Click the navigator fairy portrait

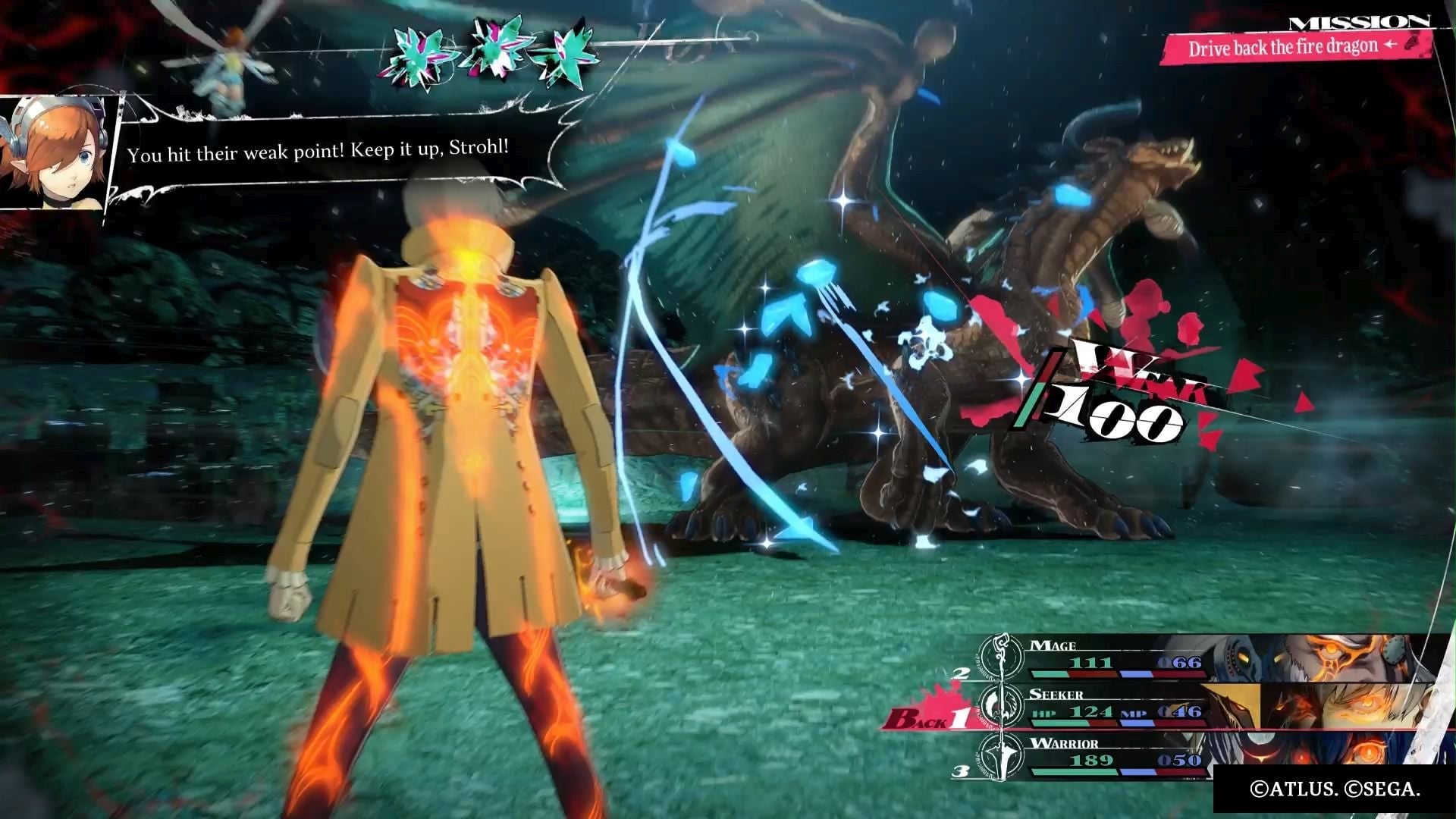point(53,152)
